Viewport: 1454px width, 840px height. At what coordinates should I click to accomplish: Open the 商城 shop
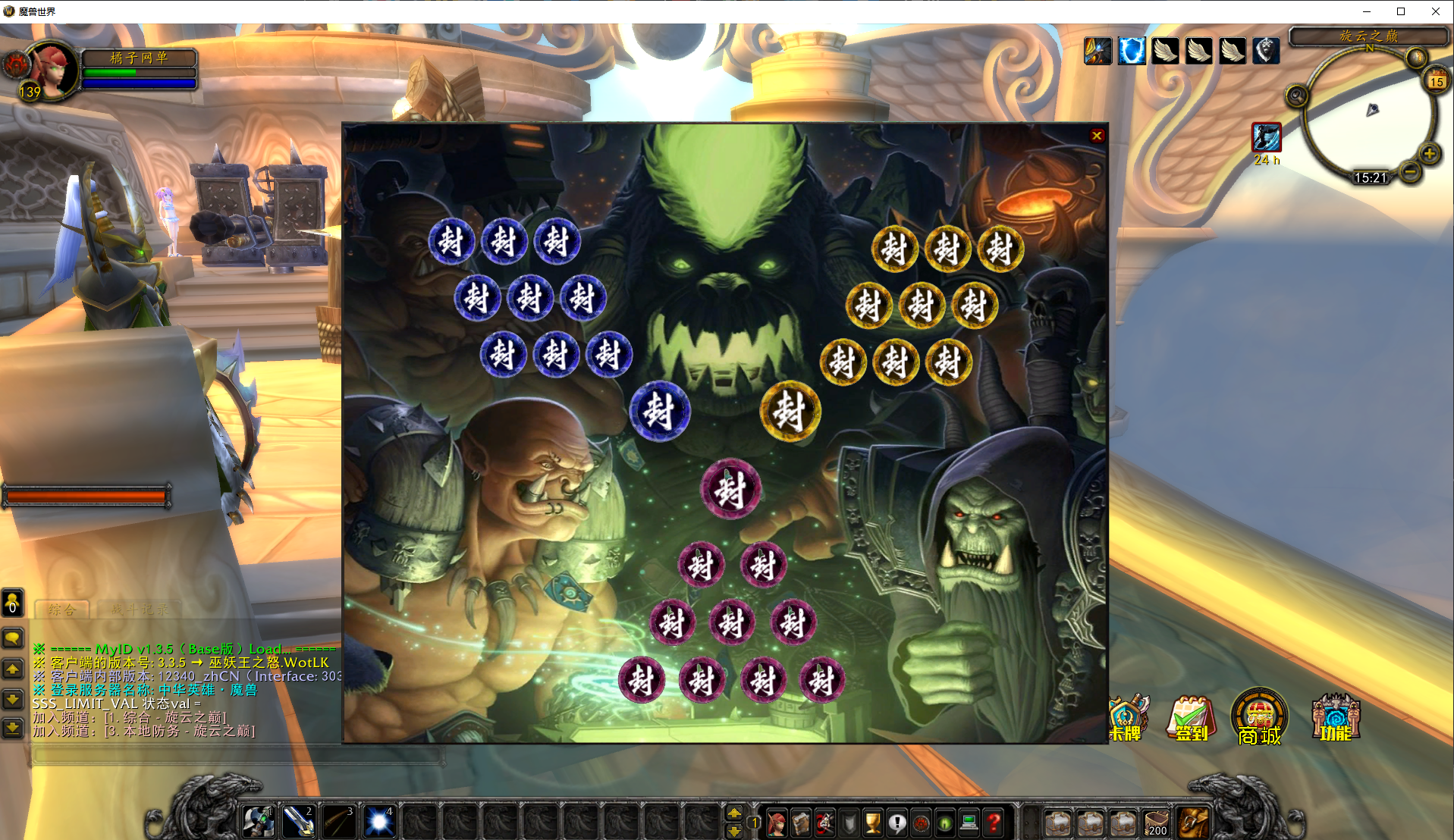tap(1259, 717)
